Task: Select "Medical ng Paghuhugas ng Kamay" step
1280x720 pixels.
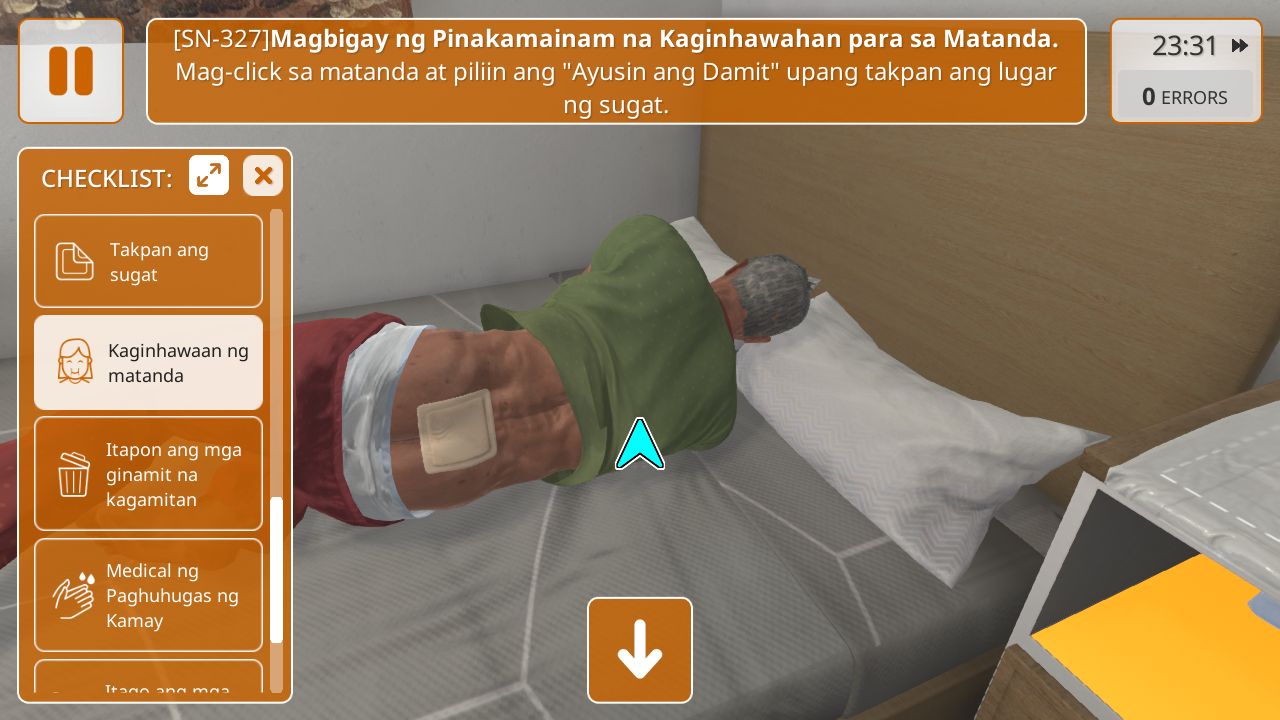Action: click(x=149, y=595)
